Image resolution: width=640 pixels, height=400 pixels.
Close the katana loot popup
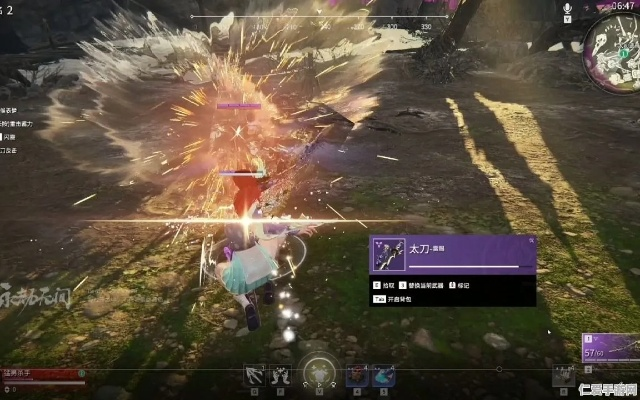(532, 241)
